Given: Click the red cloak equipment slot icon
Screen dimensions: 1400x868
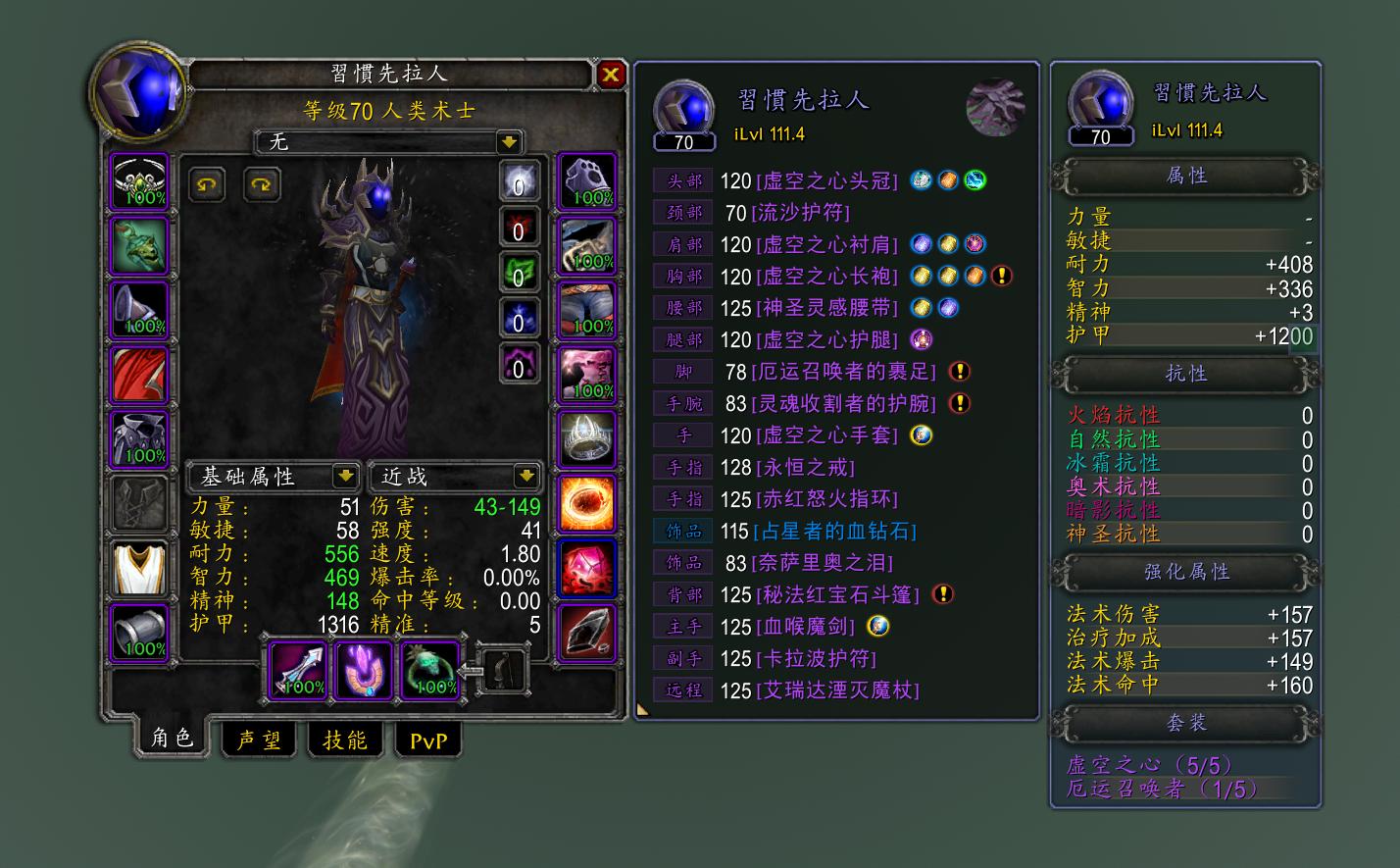Looking at the screenshot, I should pyautogui.click(x=140, y=374).
